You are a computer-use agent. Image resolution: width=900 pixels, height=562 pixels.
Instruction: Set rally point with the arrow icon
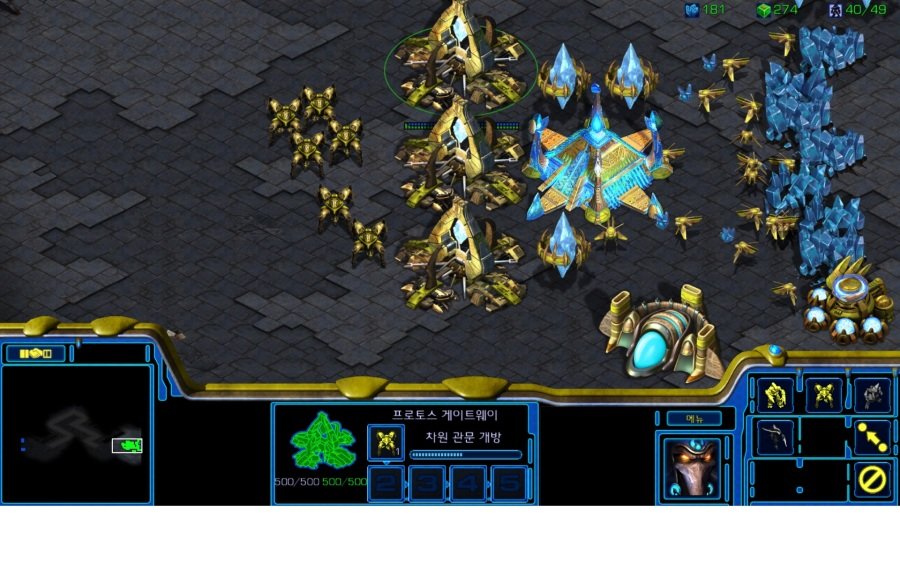coord(872,437)
